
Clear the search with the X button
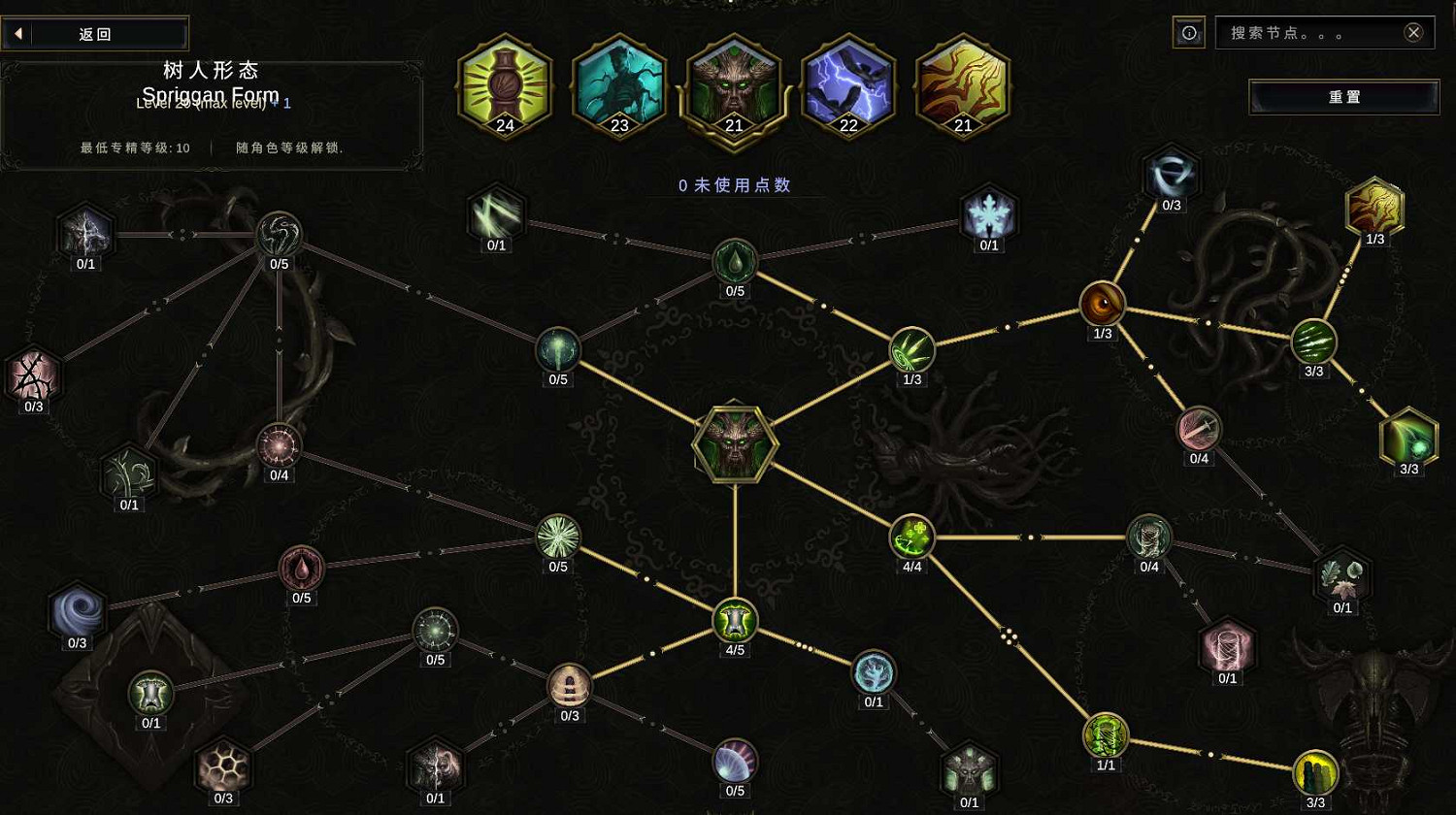(1414, 32)
